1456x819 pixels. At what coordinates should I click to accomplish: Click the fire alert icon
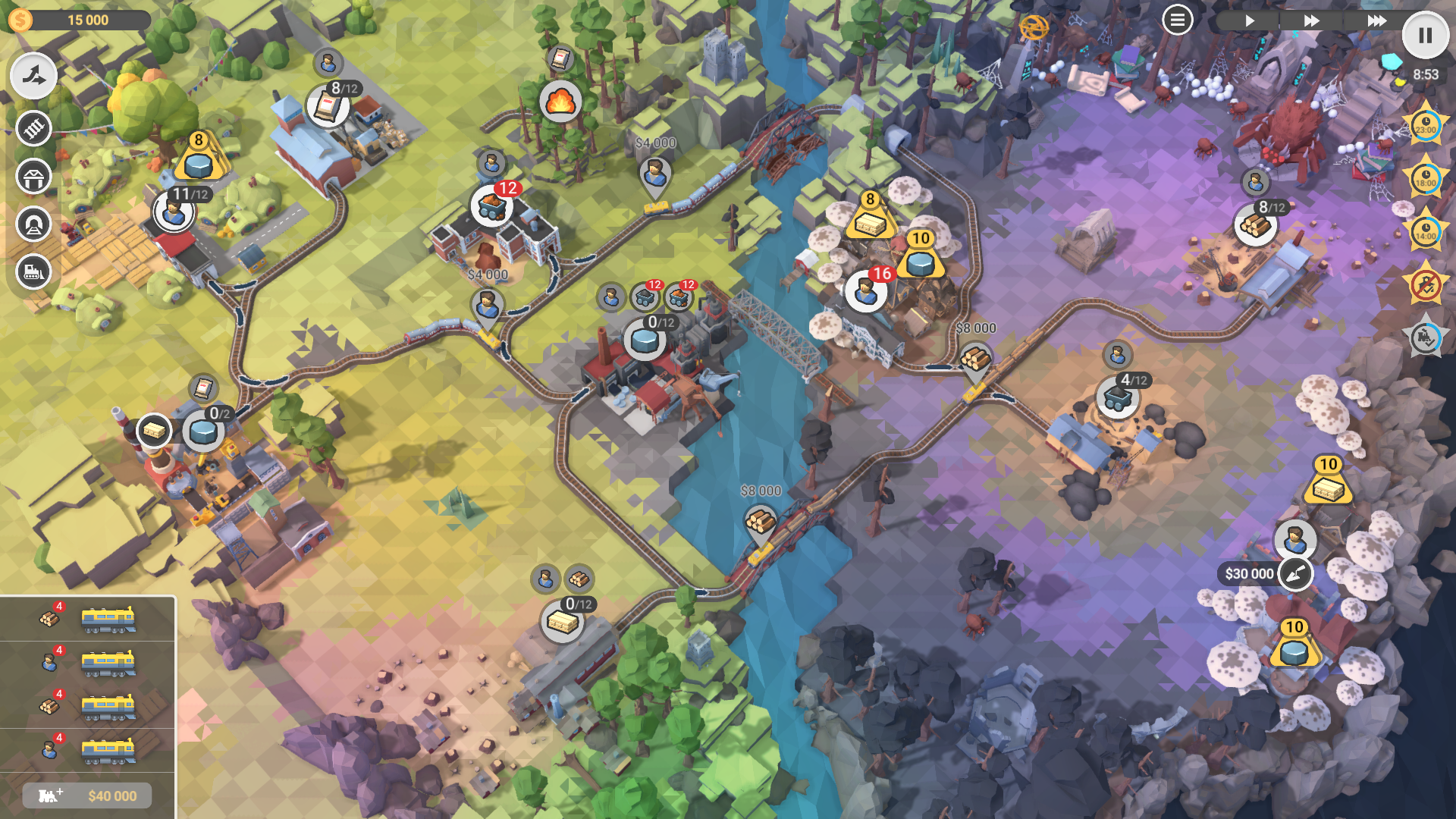tap(560, 101)
